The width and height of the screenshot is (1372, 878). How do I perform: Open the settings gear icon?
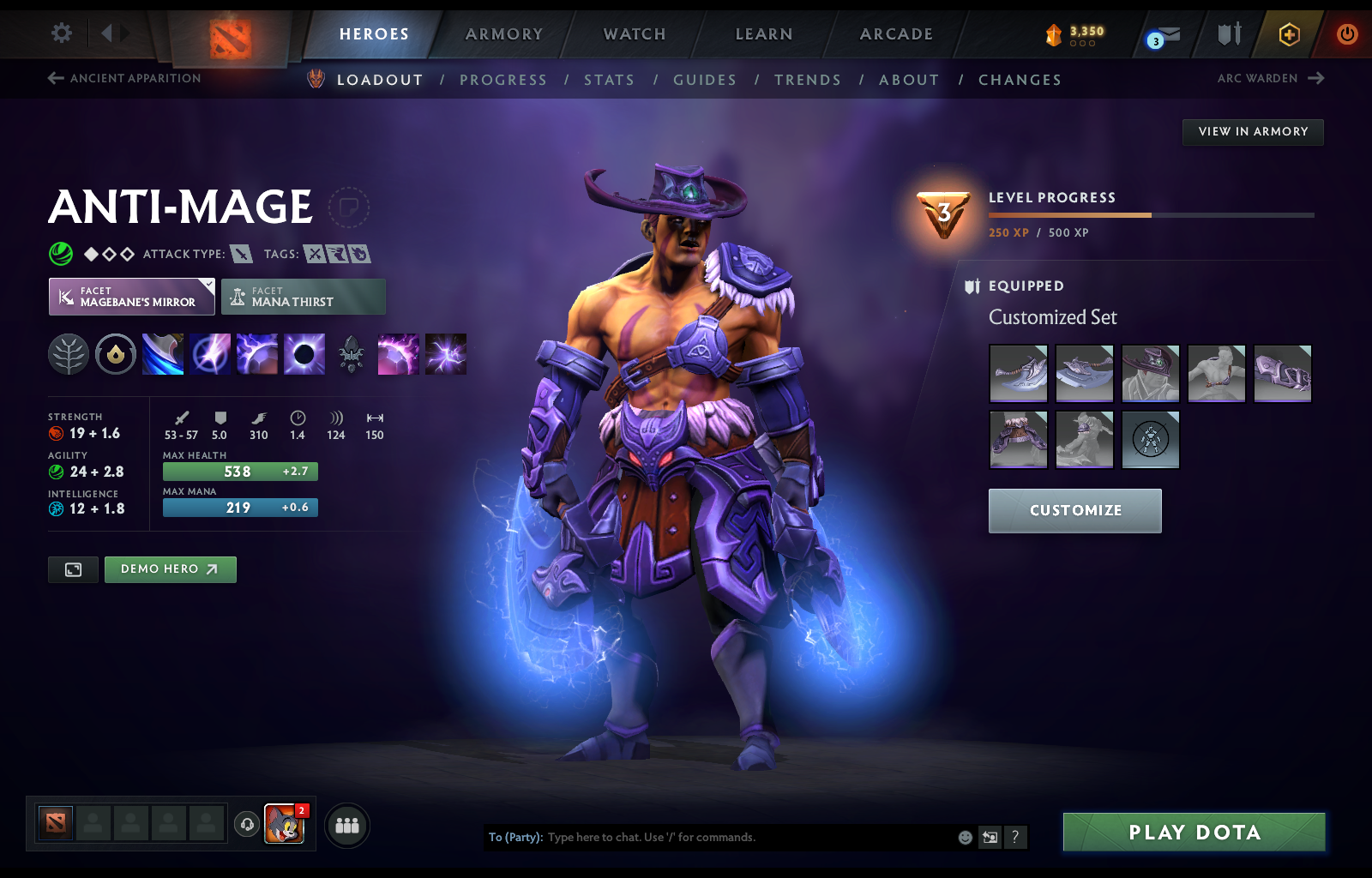click(60, 33)
